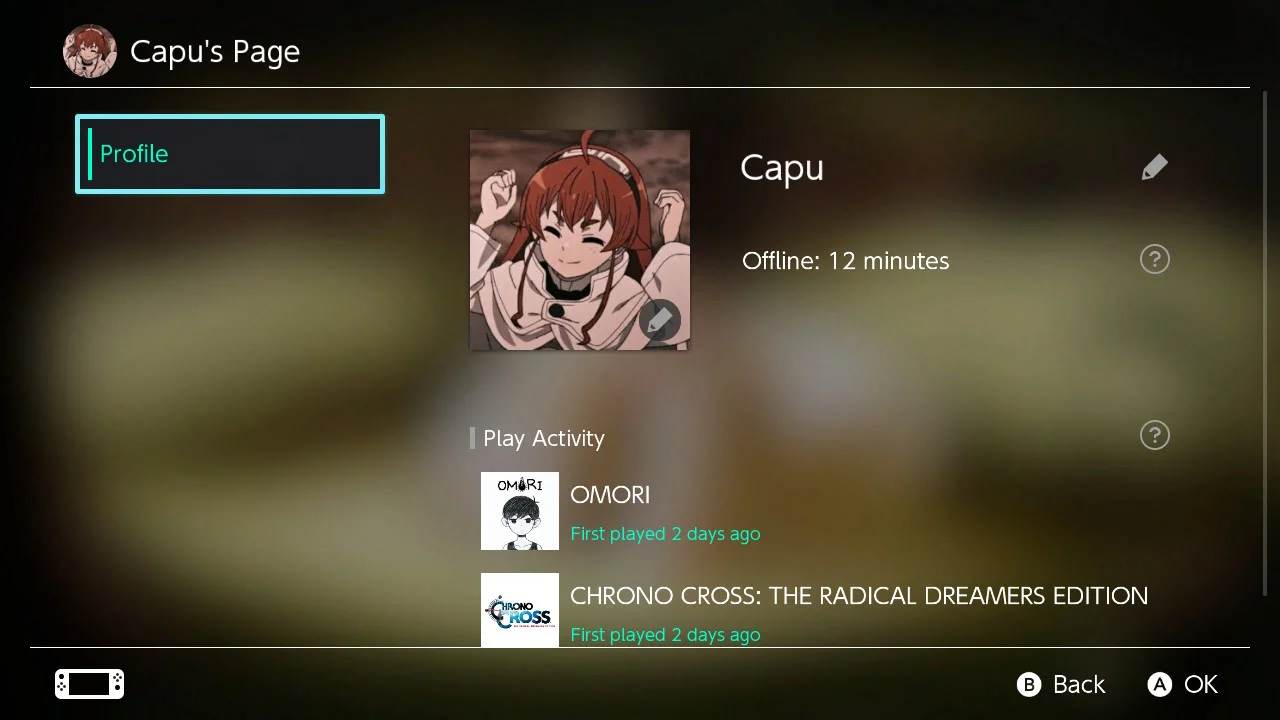Edit the Capu nickname with the pencil

(1154, 167)
